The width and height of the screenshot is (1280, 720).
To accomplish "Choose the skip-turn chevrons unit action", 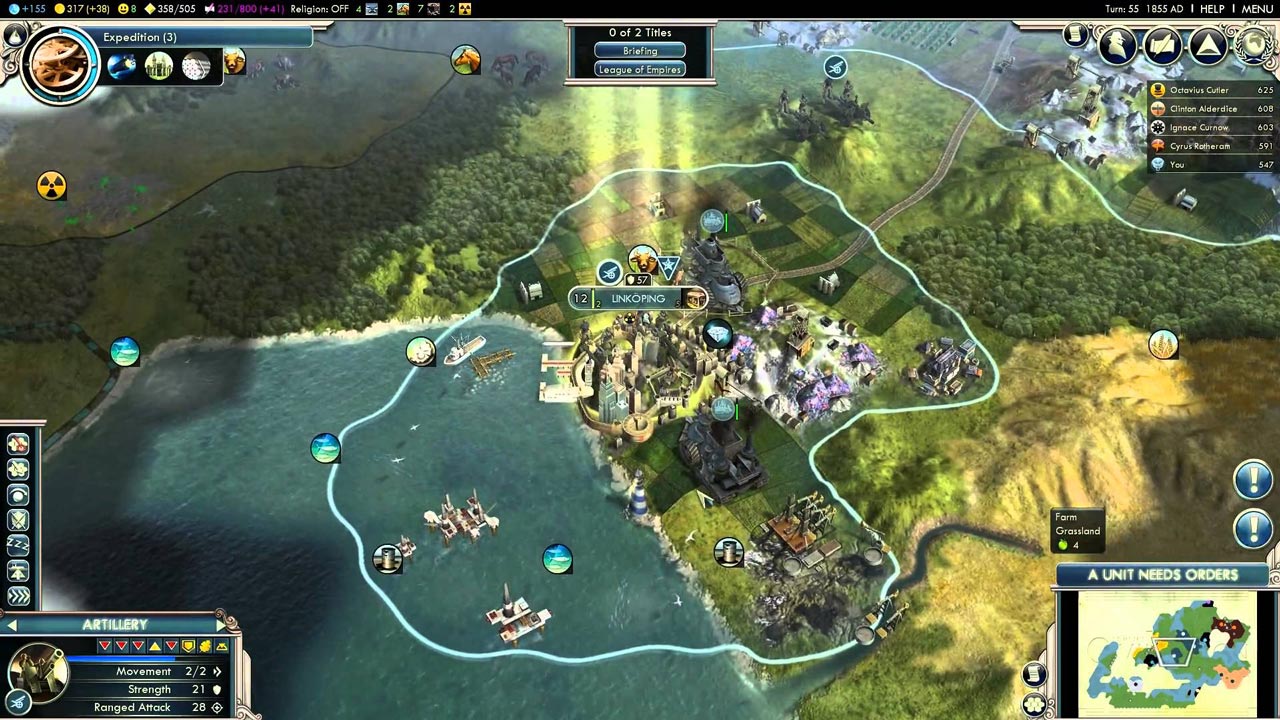I will pyautogui.click(x=18, y=597).
